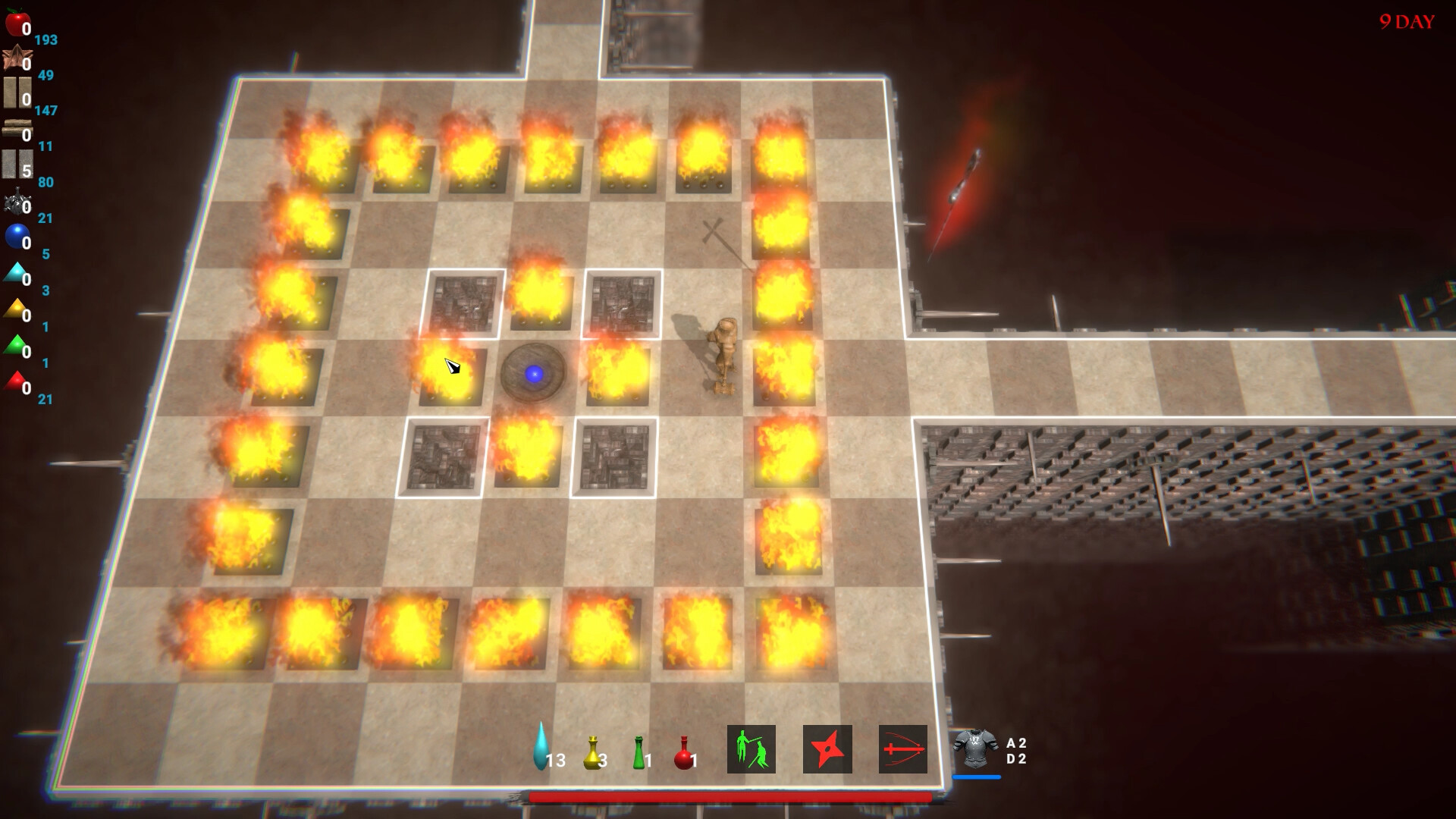
Task: Select the blue orb resource icon
Action: coord(16,237)
